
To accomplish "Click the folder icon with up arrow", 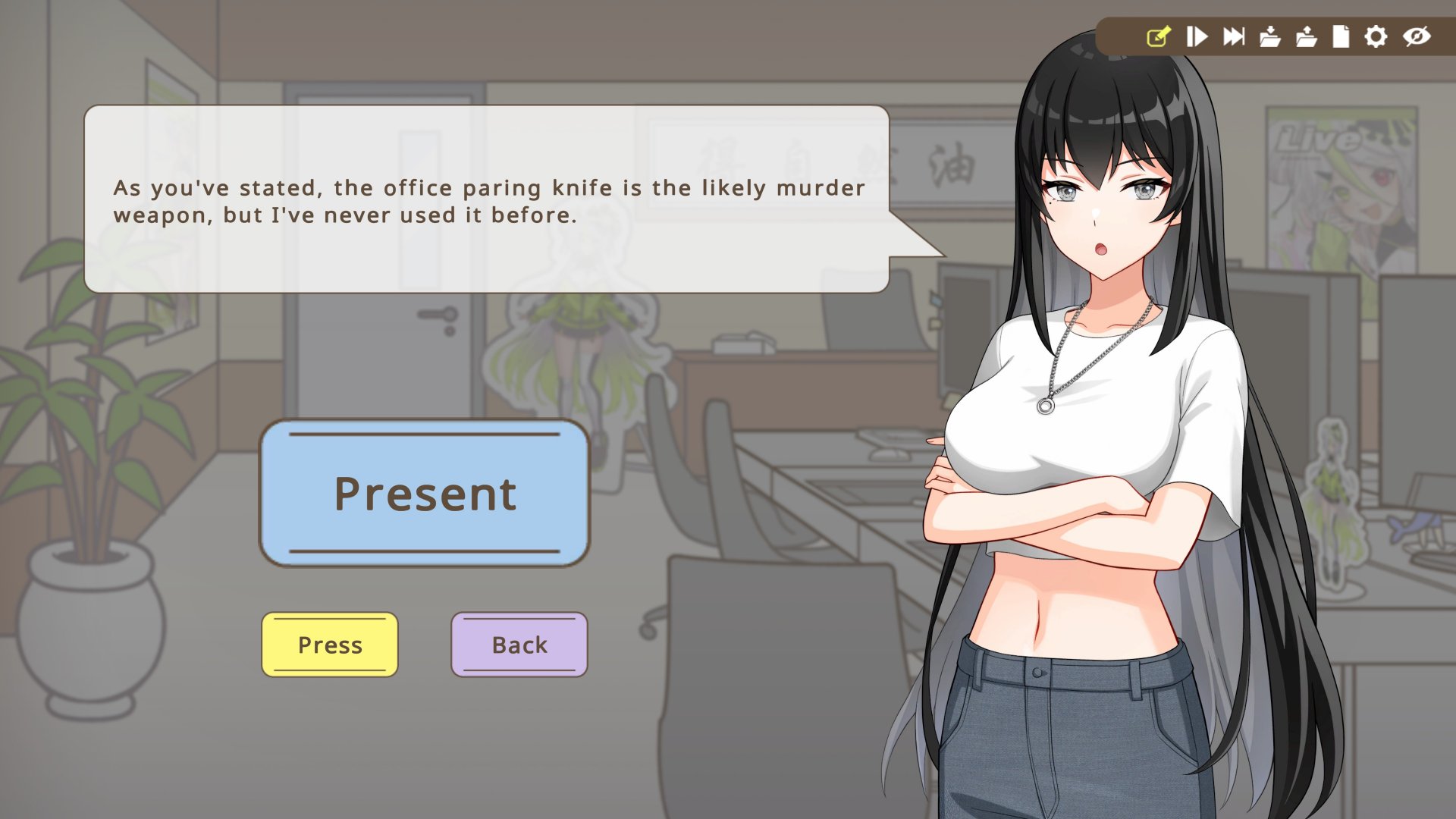I will coord(1306,36).
